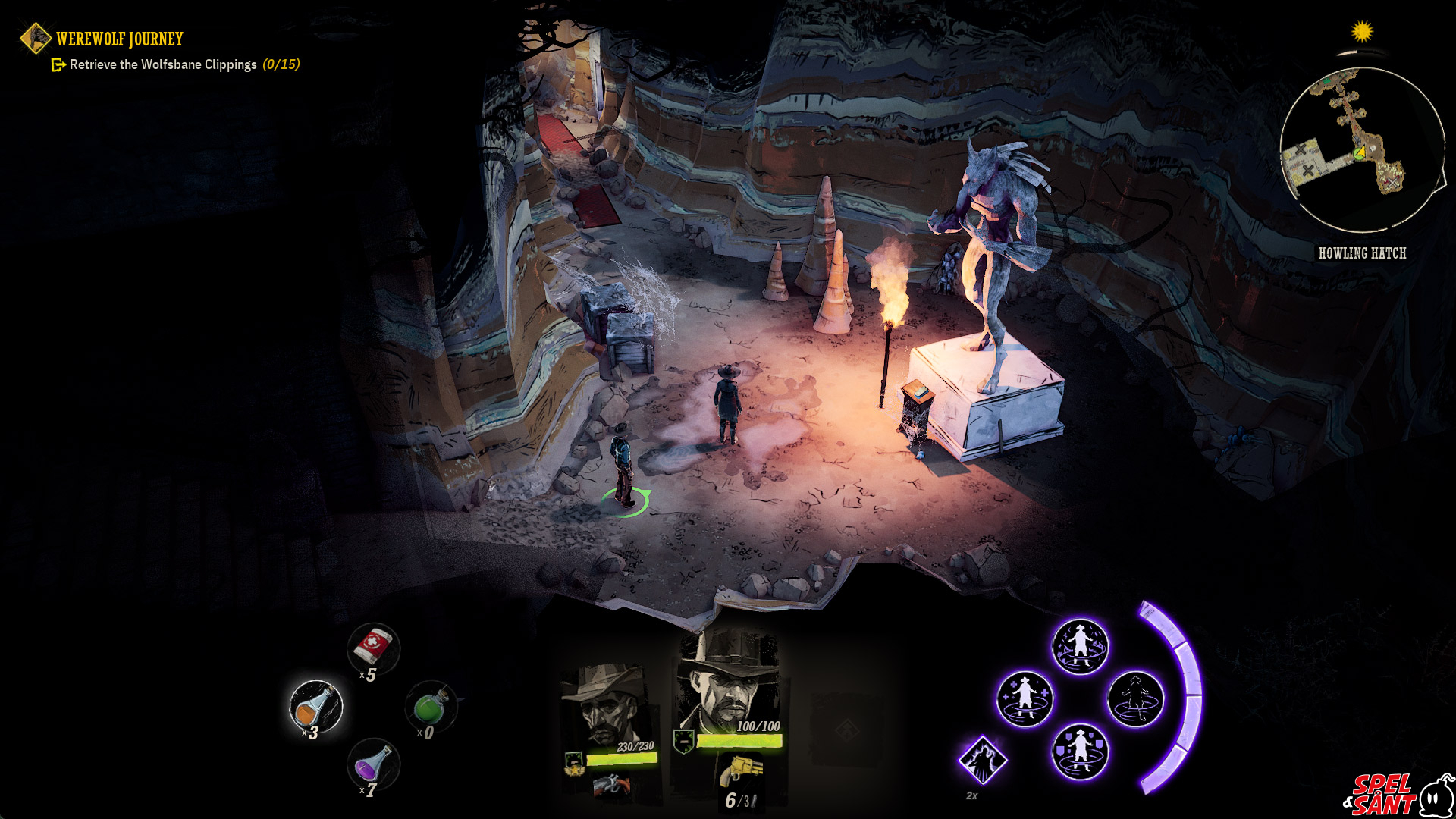Screen dimensions: 1456x819
Task: Choose the golden revolver weapon slot
Action: click(740, 770)
